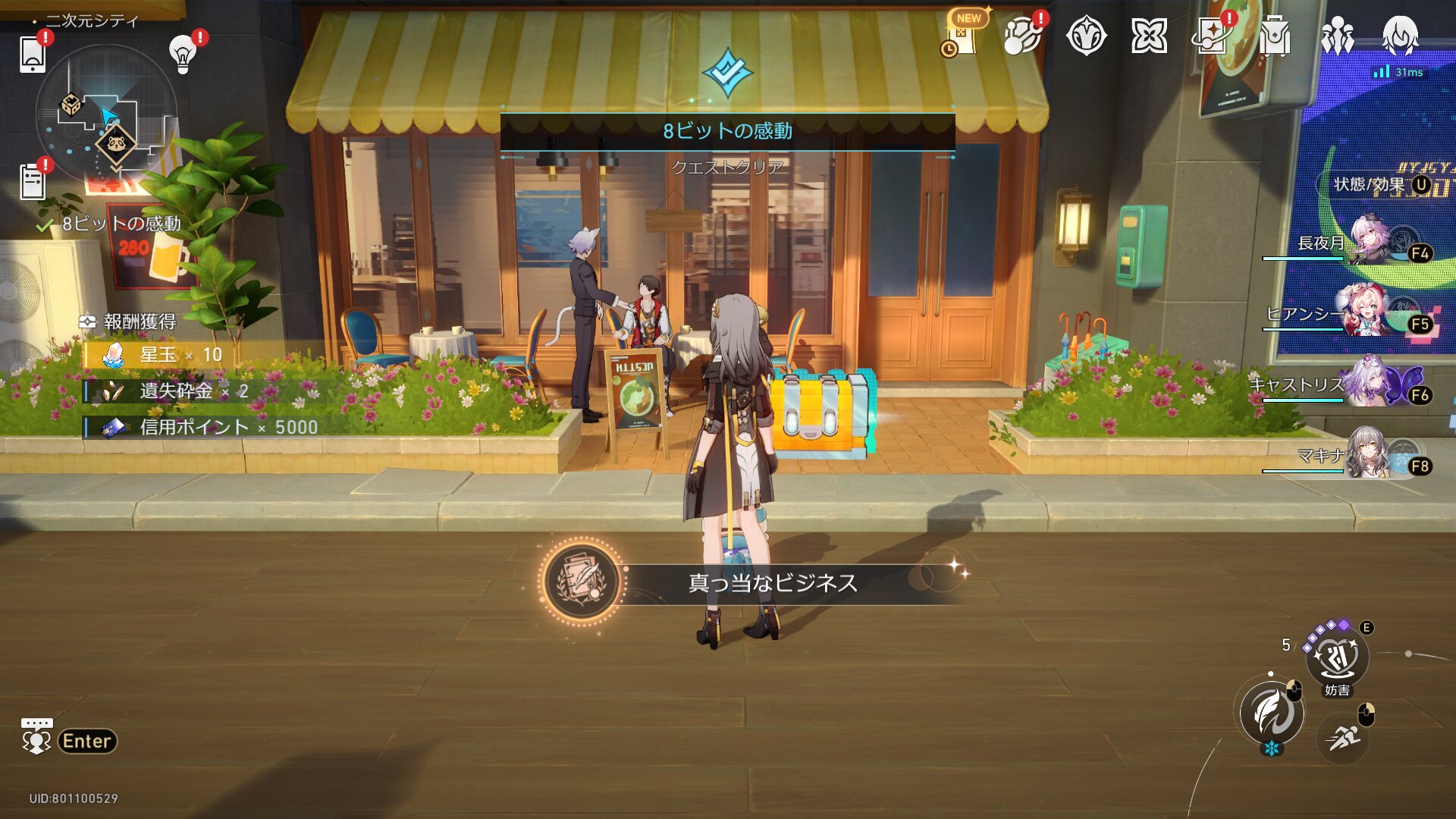Image resolution: width=1456 pixels, height=819 pixels.
Task: Select the 8ビットの感動 quest tracker
Action: tap(121, 224)
